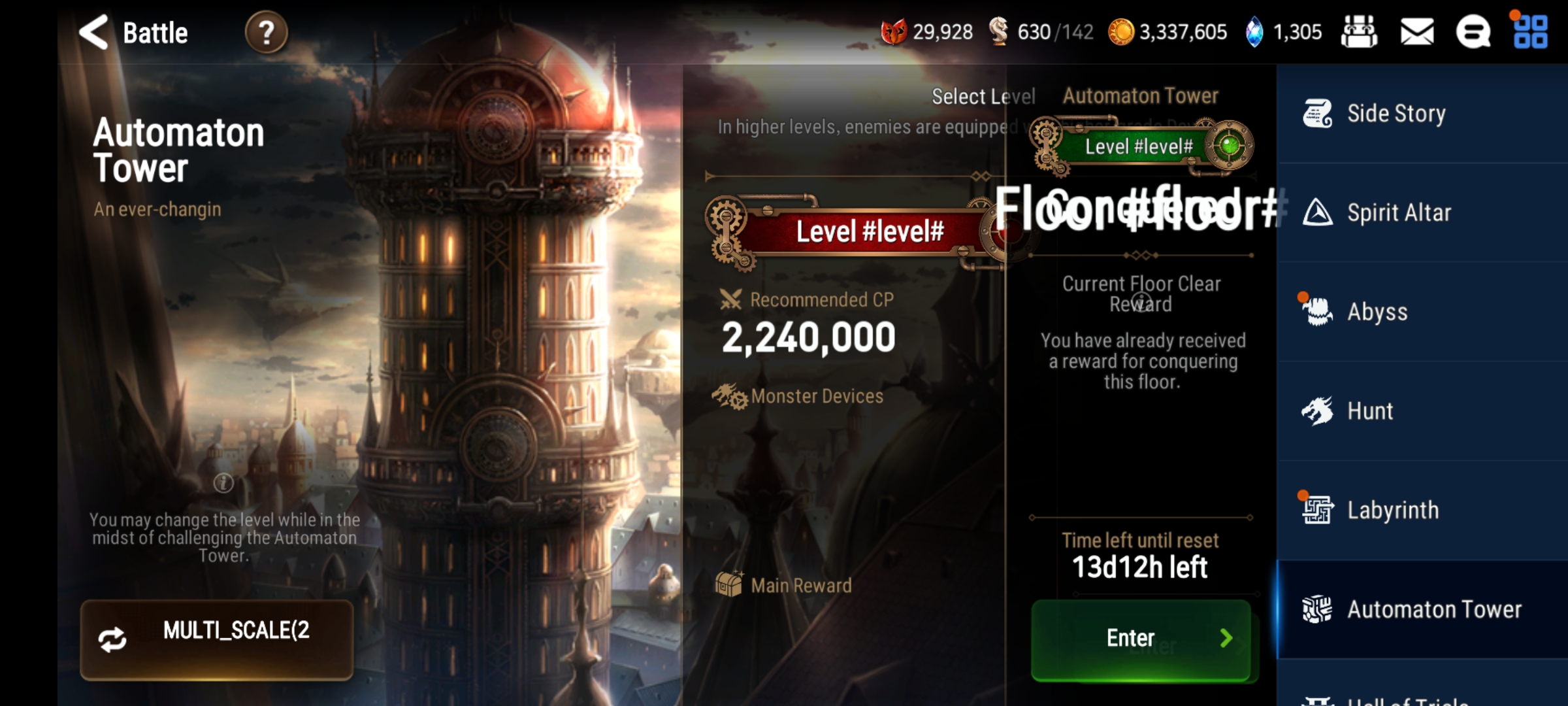The height and width of the screenshot is (706, 1568).
Task: Open the chat speech bubble
Action: click(x=1473, y=32)
